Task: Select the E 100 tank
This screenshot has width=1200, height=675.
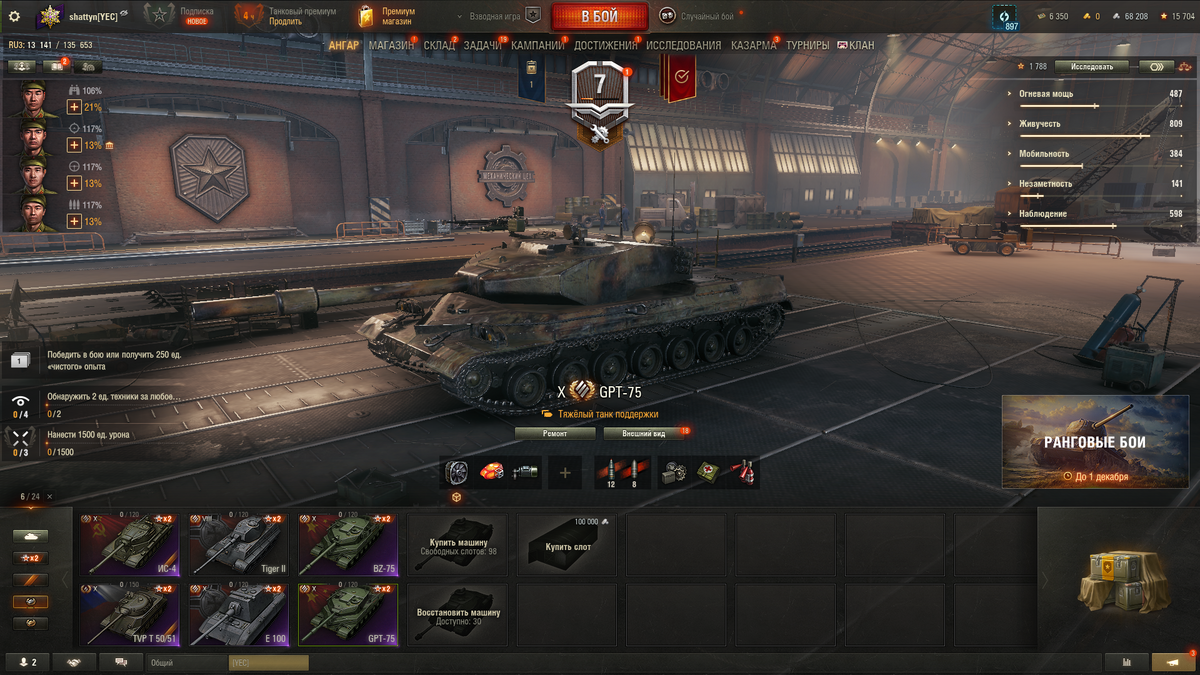Action: click(x=238, y=616)
